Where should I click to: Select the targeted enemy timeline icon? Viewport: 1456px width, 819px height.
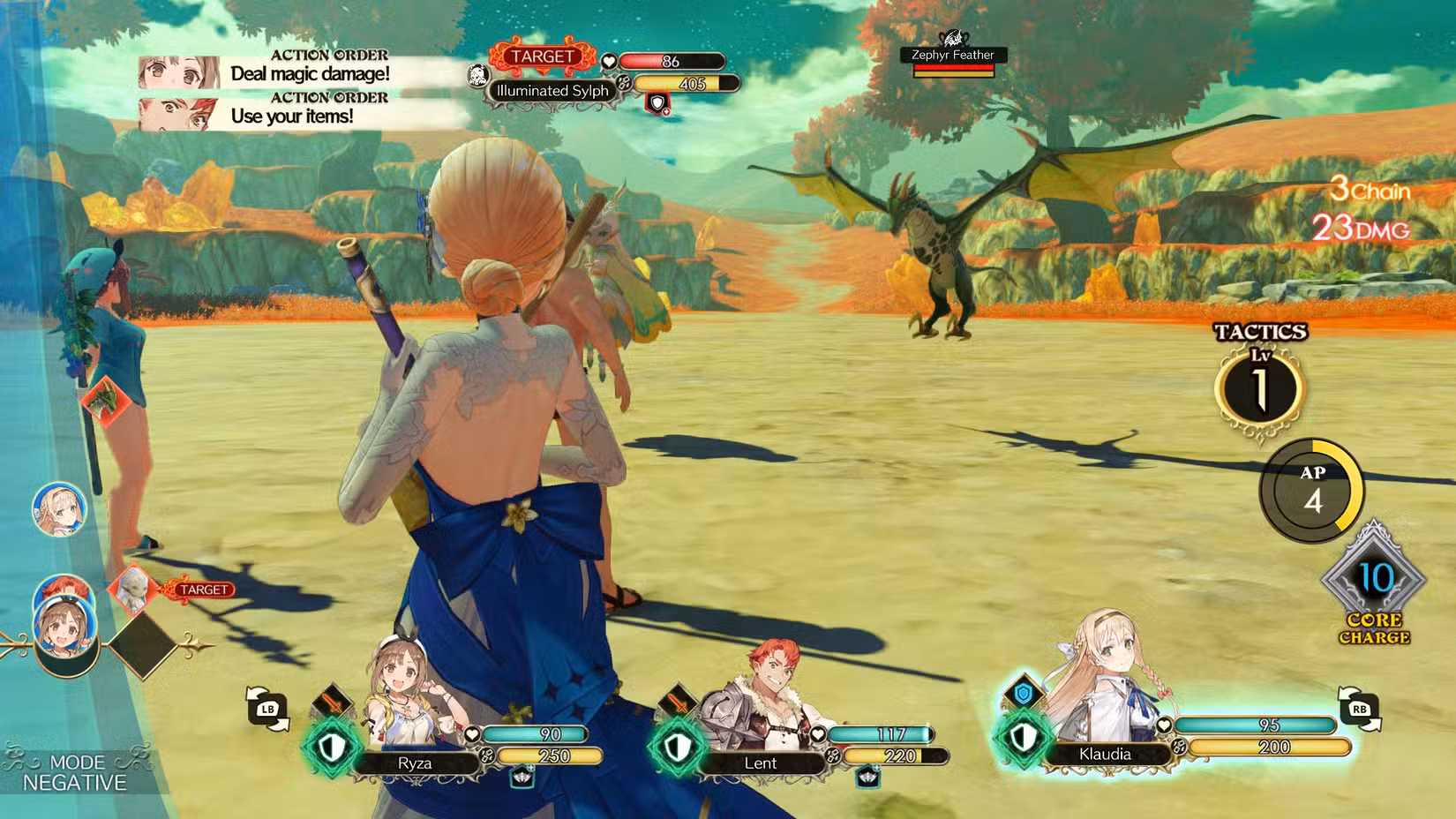[132, 589]
